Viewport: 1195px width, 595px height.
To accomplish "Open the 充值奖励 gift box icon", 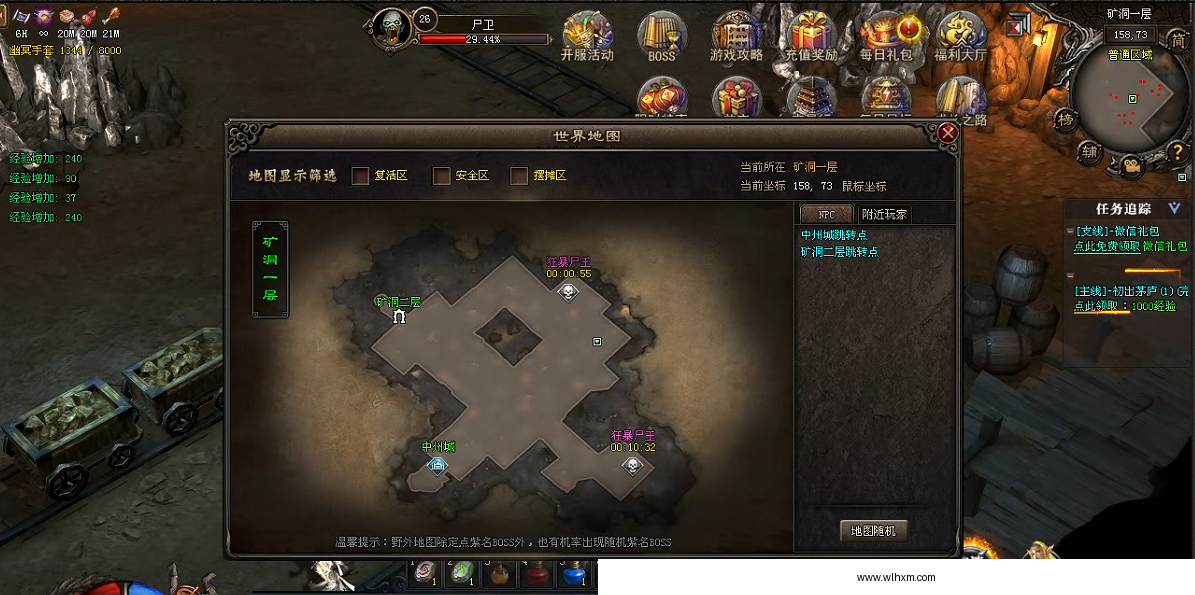I will click(x=811, y=37).
